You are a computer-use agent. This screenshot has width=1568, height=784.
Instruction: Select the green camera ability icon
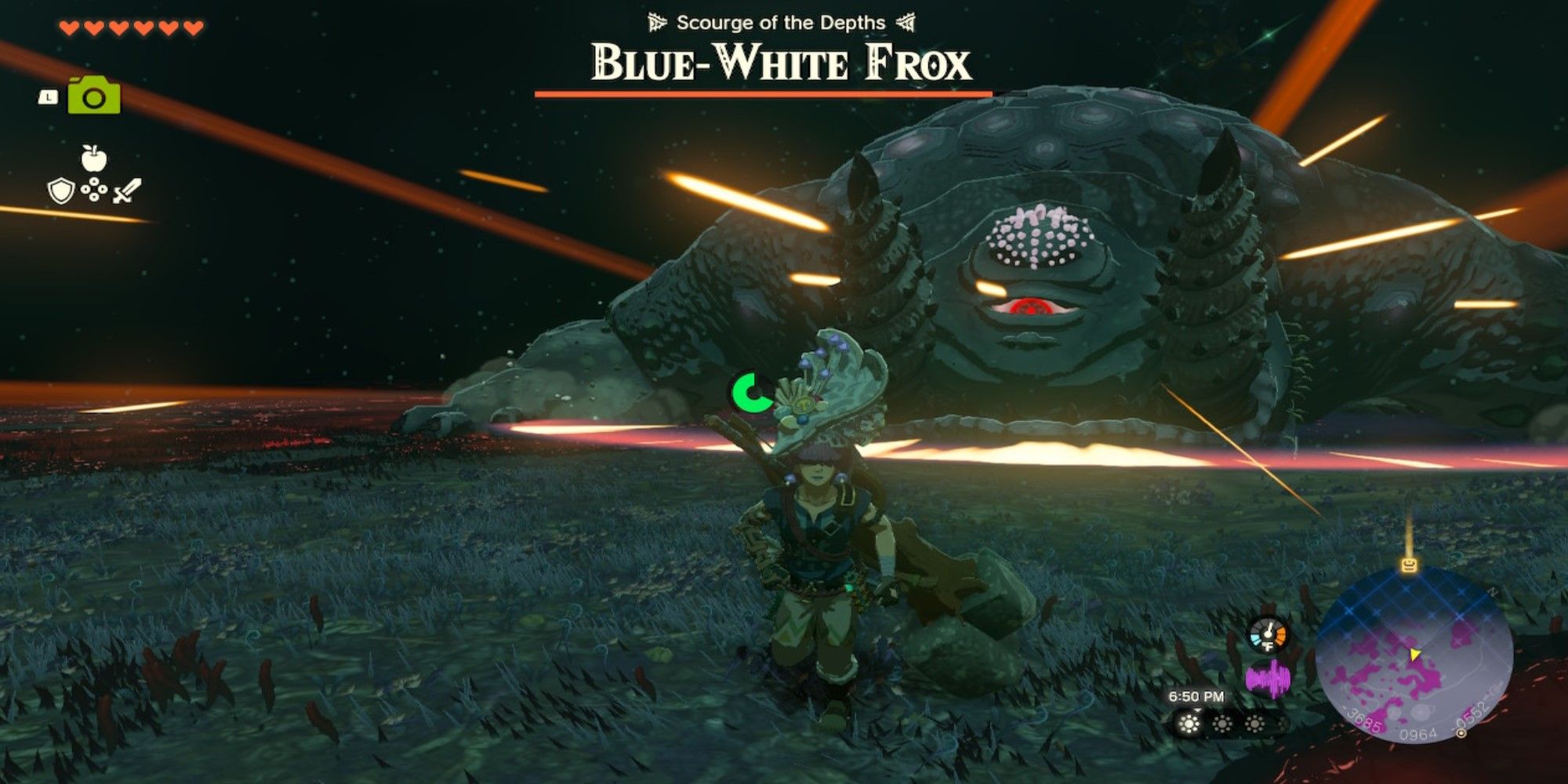pos(94,96)
